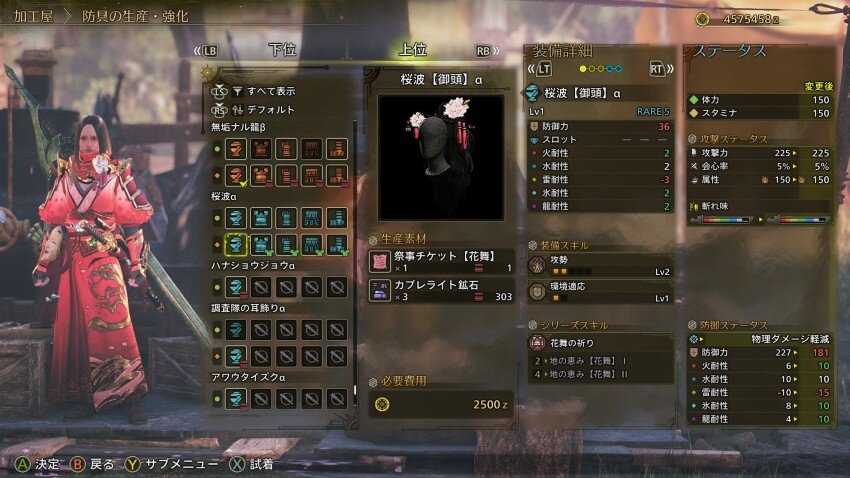This screenshot has height=478, width=850.
Task: Select the 環境適応 equipment skill entry
Action: 600,293
